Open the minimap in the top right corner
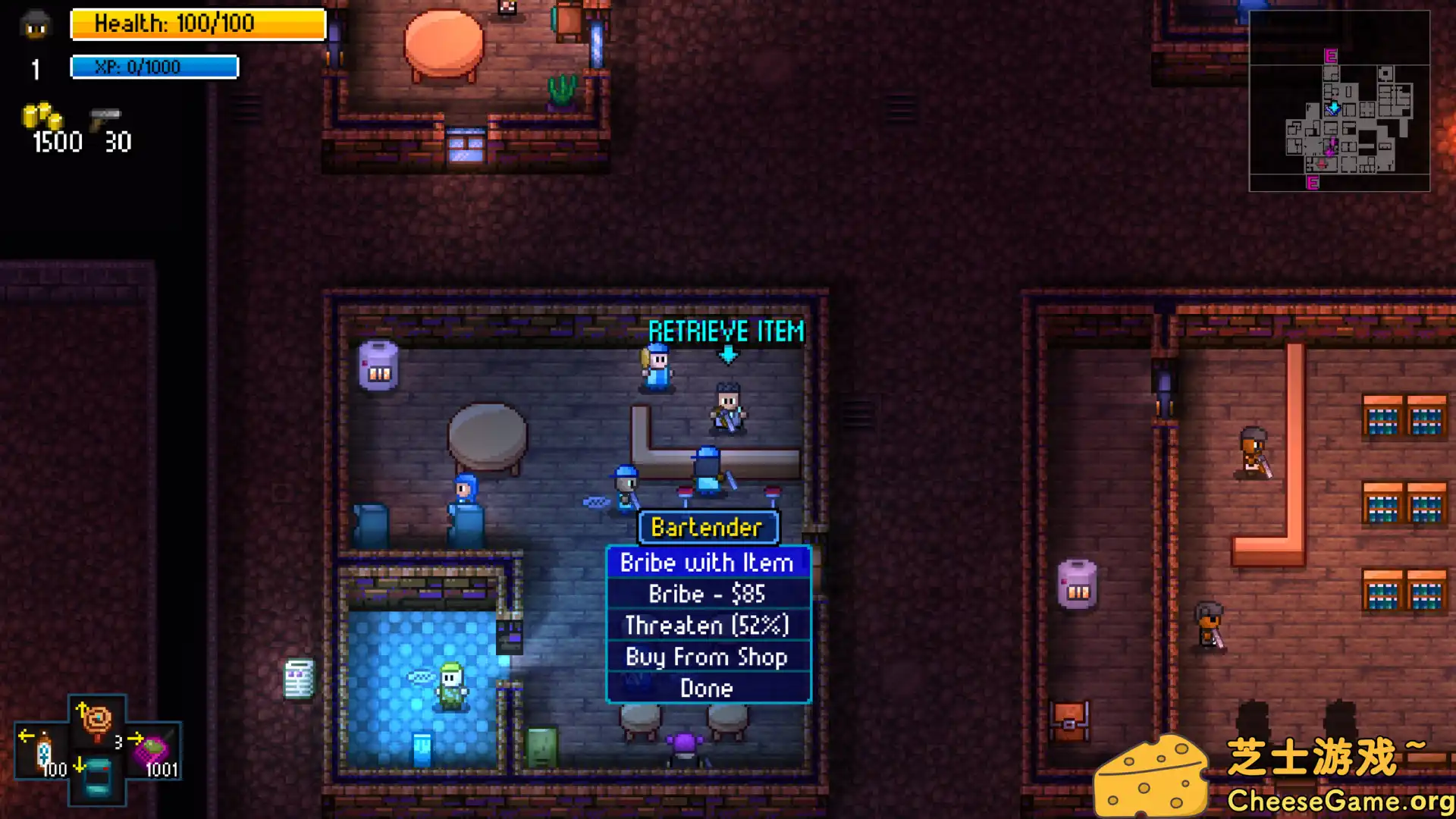Viewport: 1456px width, 819px height. [1339, 99]
